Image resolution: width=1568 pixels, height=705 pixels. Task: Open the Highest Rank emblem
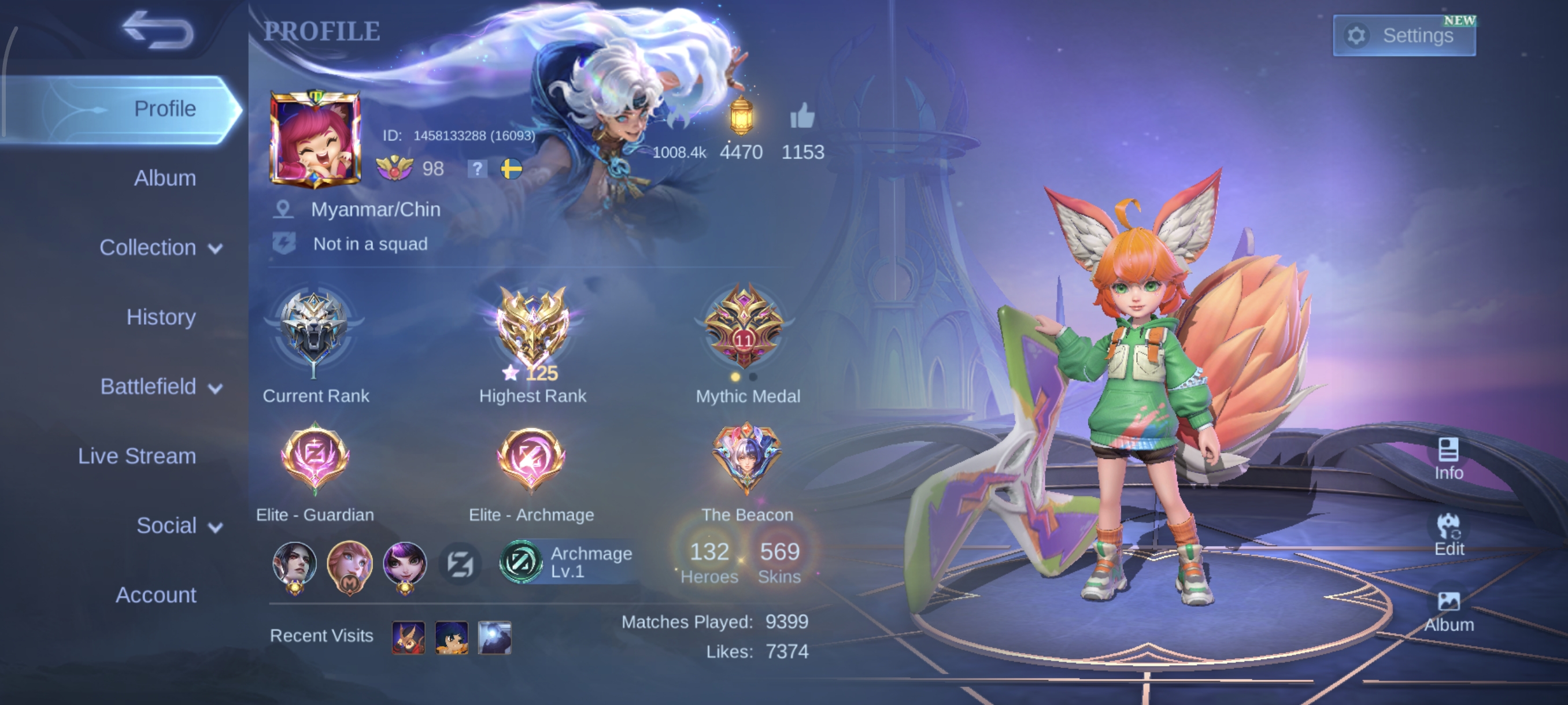click(532, 328)
